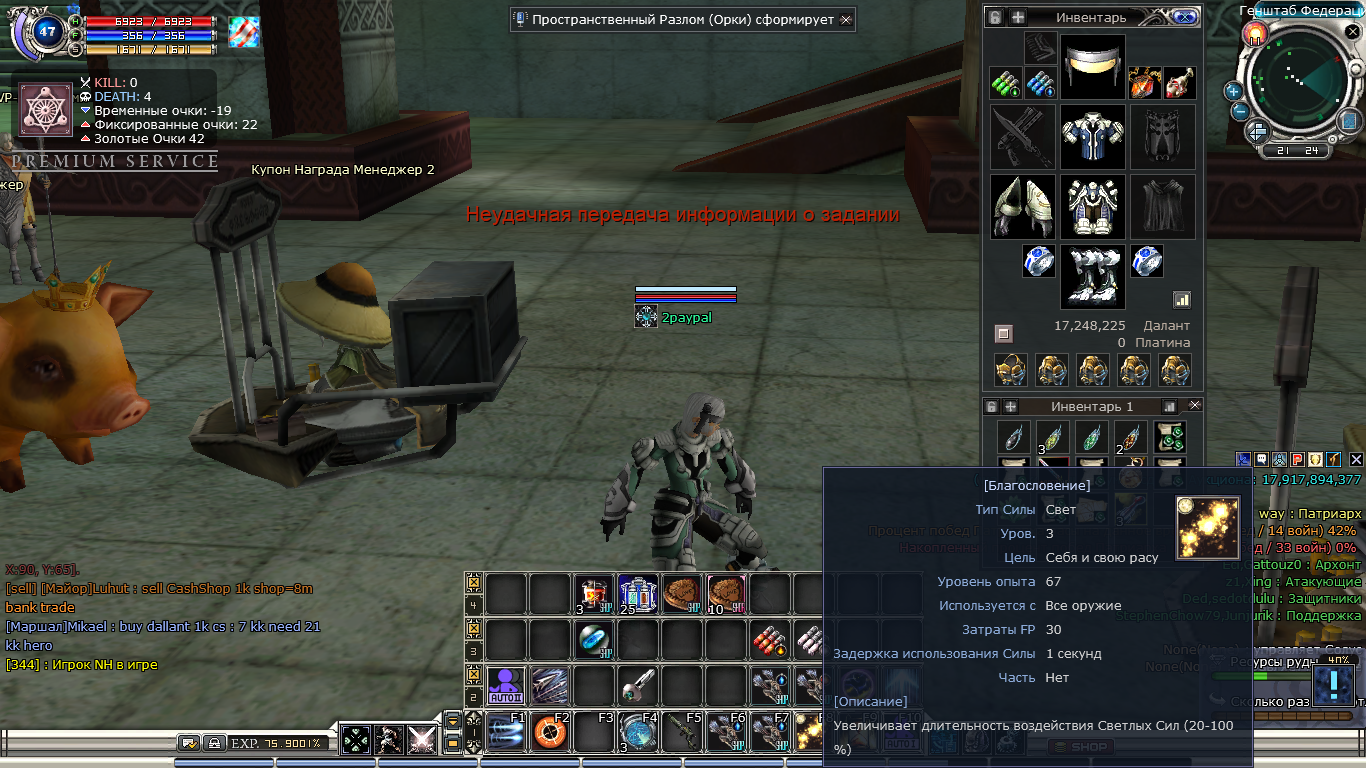Use the blue capsule item in hotbar

click(593, 640)
